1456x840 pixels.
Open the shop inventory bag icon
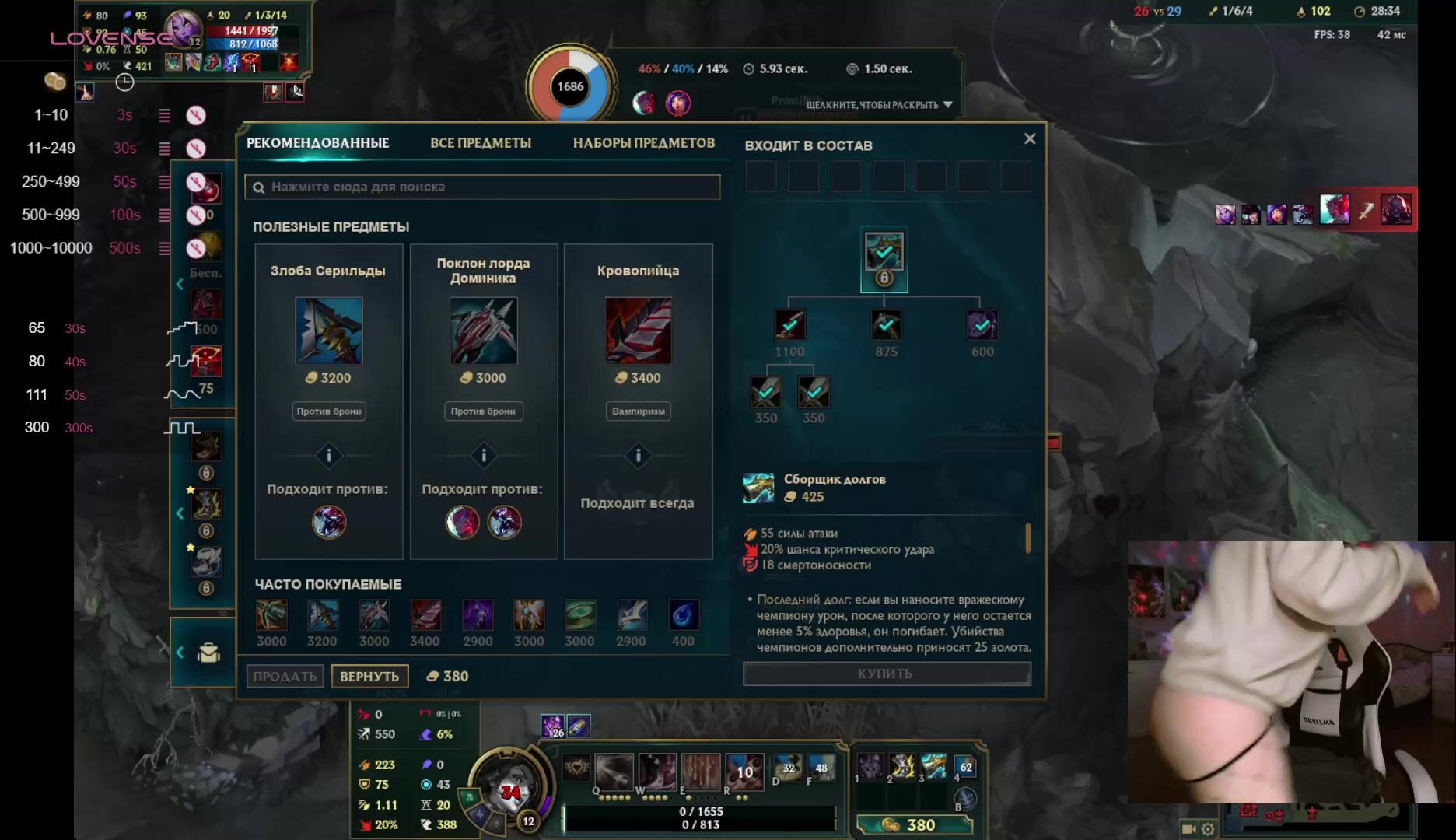[208, 653]
